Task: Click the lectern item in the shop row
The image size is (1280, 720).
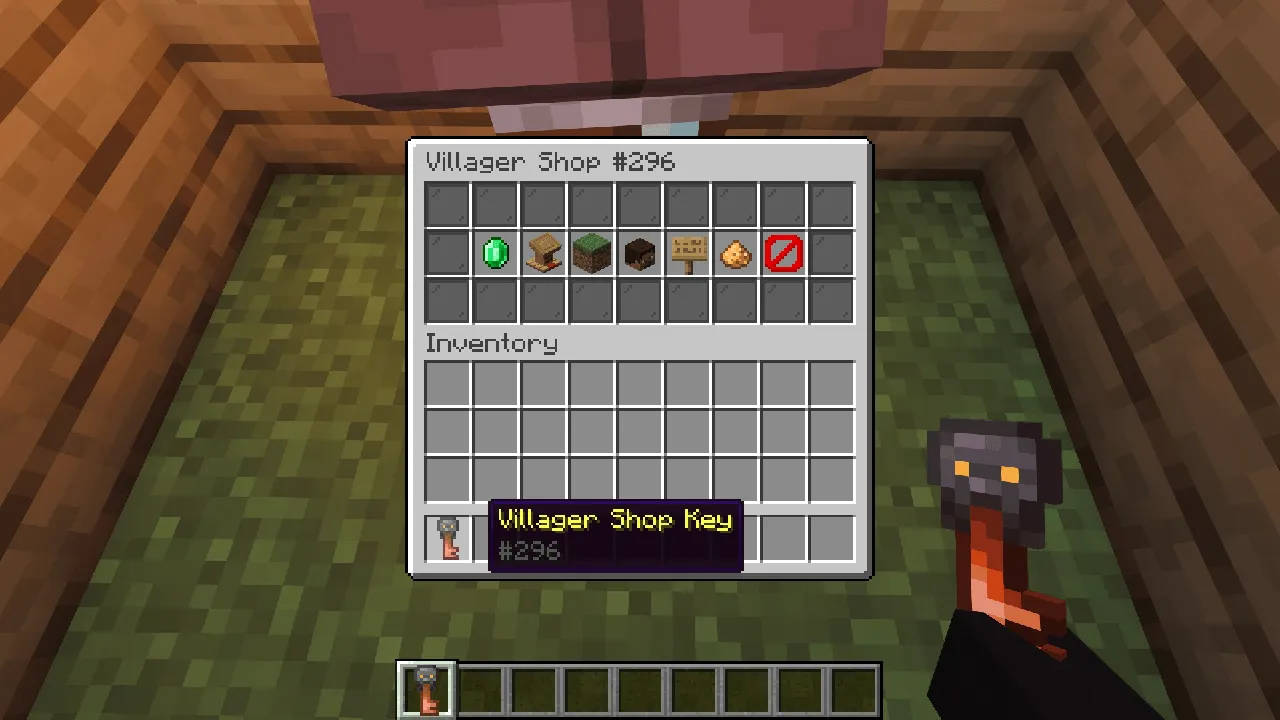Action: 543,253
